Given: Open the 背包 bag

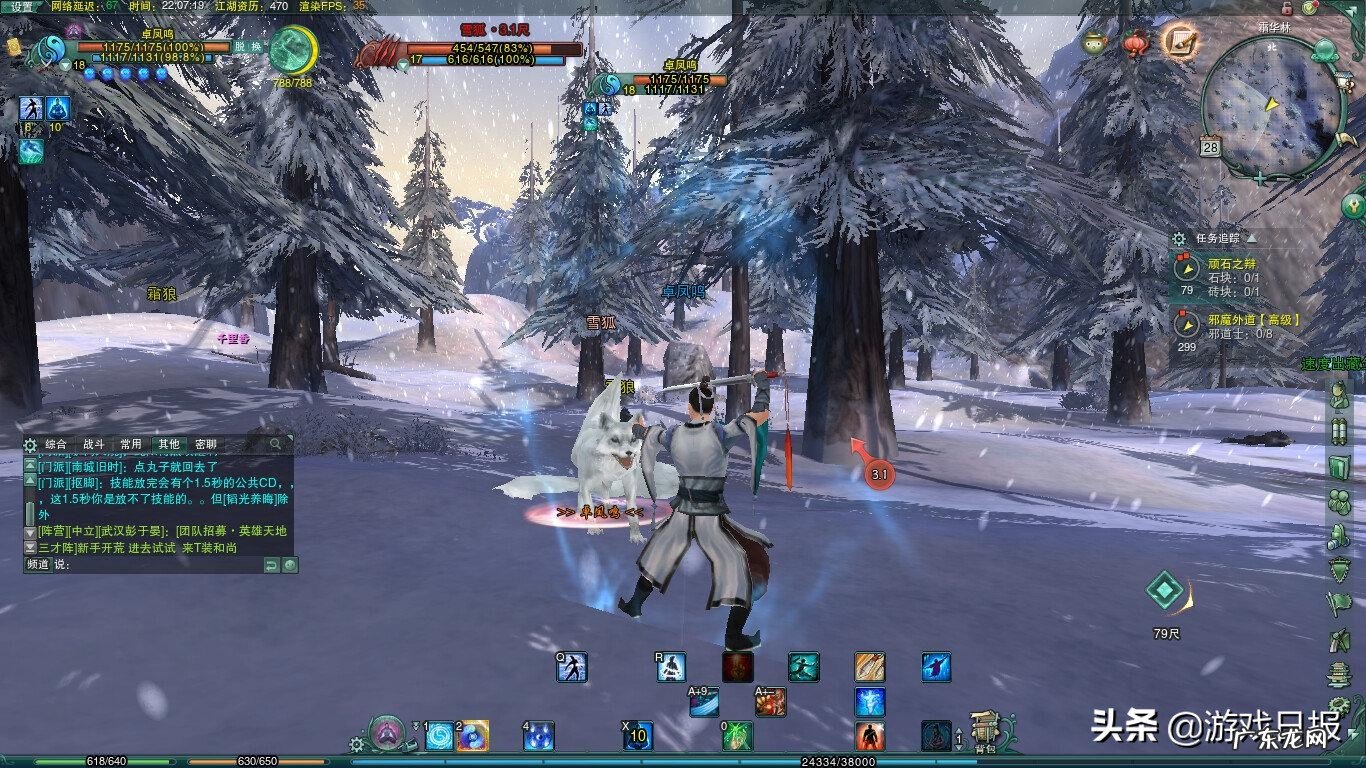Looking at the screenshot, I should pos(985,733).
